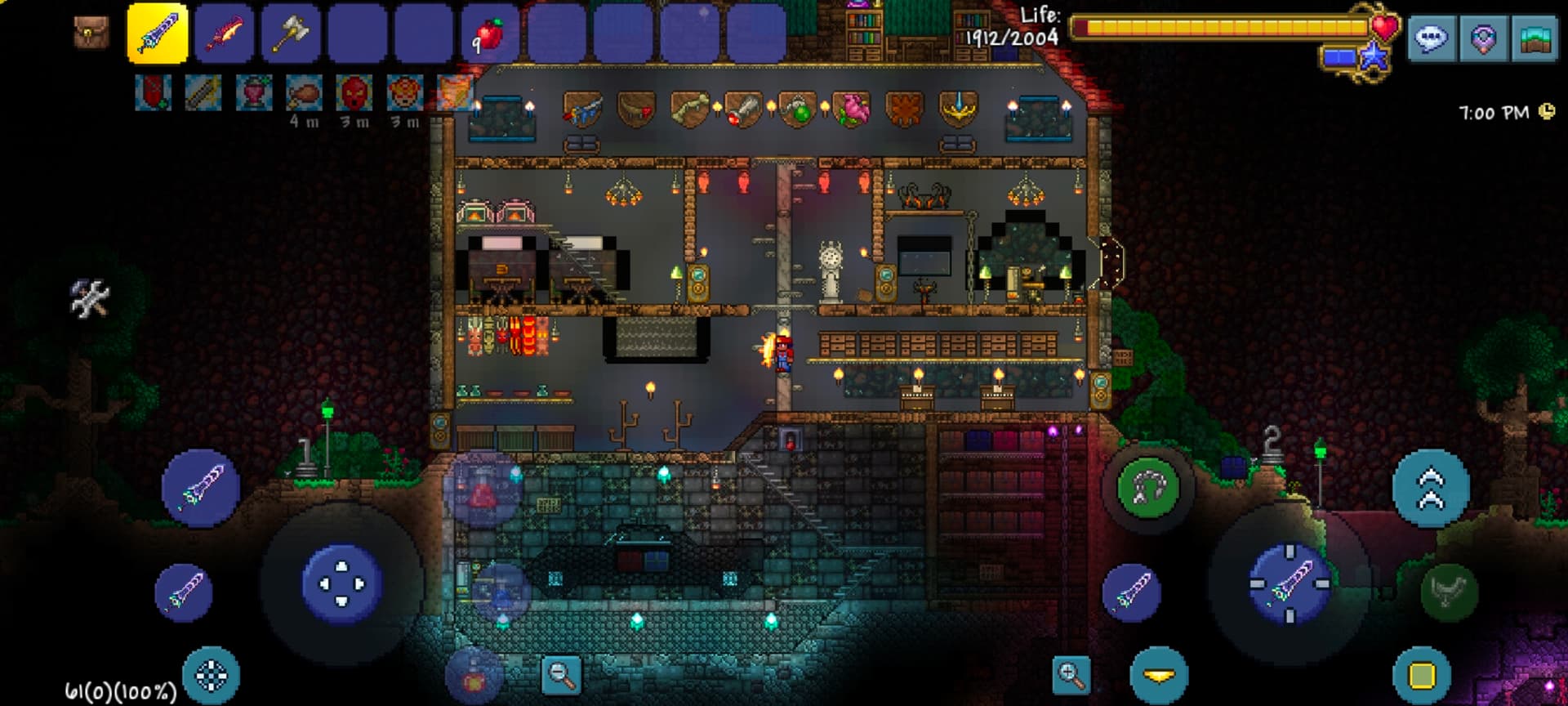Select the blue sword in the yellow hotbar slot
Viewport: 1568px width, 706px height.
(x=158, y=34)
